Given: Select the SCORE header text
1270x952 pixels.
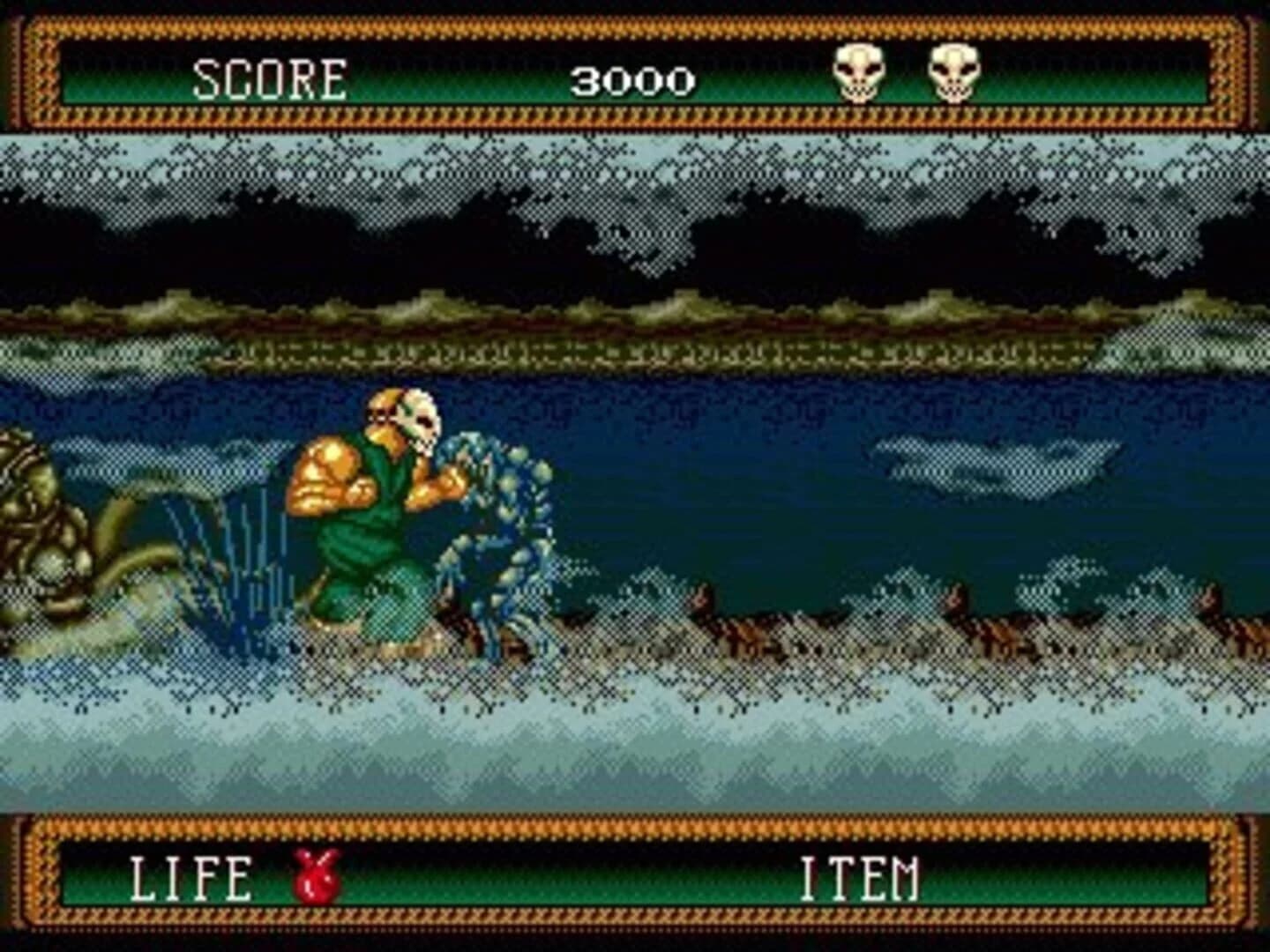Looking at the screenshot, I should coord(267,78).
